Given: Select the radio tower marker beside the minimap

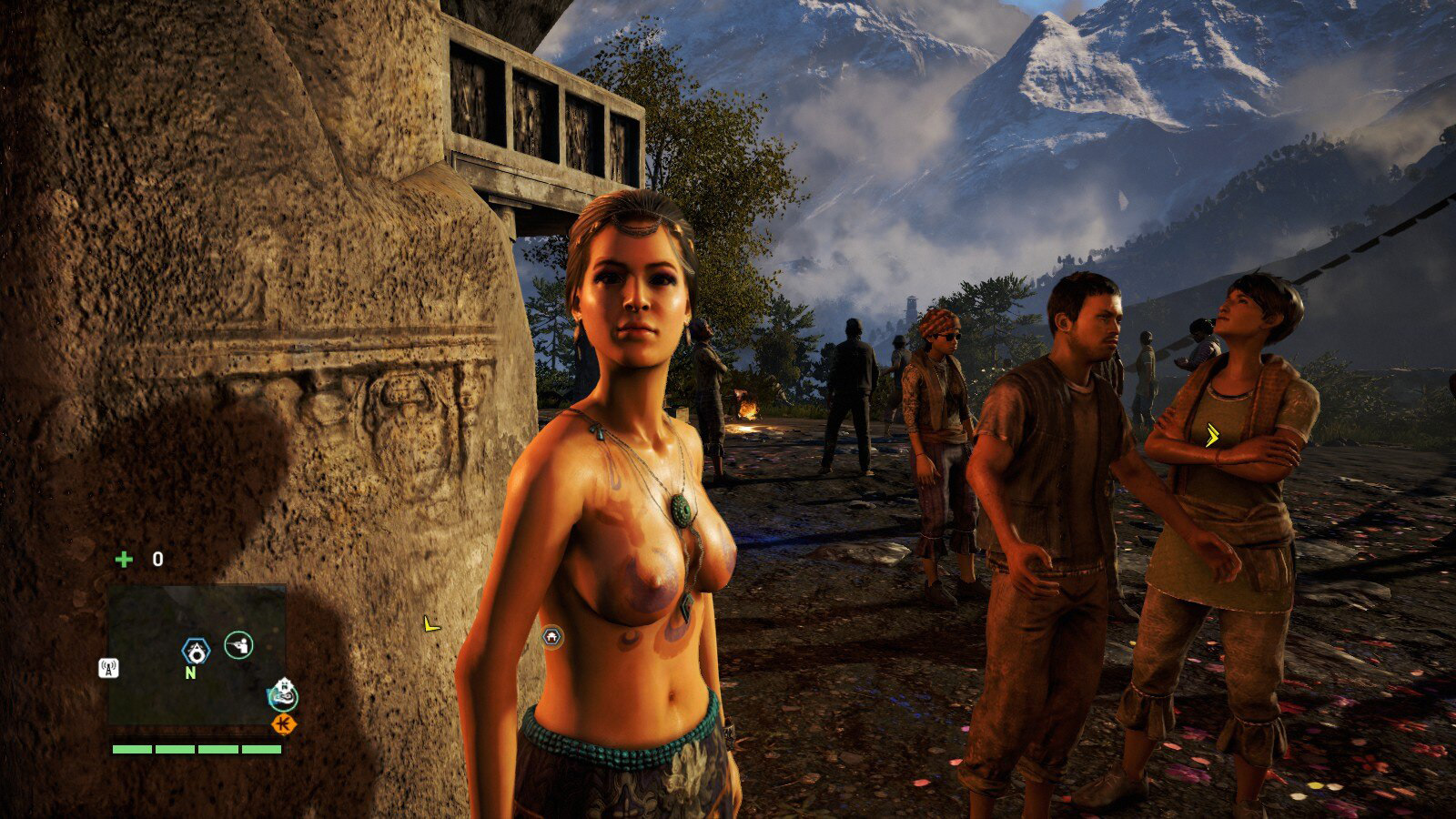Looking at the screenshot, I should pyautogui.click(x=108, y=668).
